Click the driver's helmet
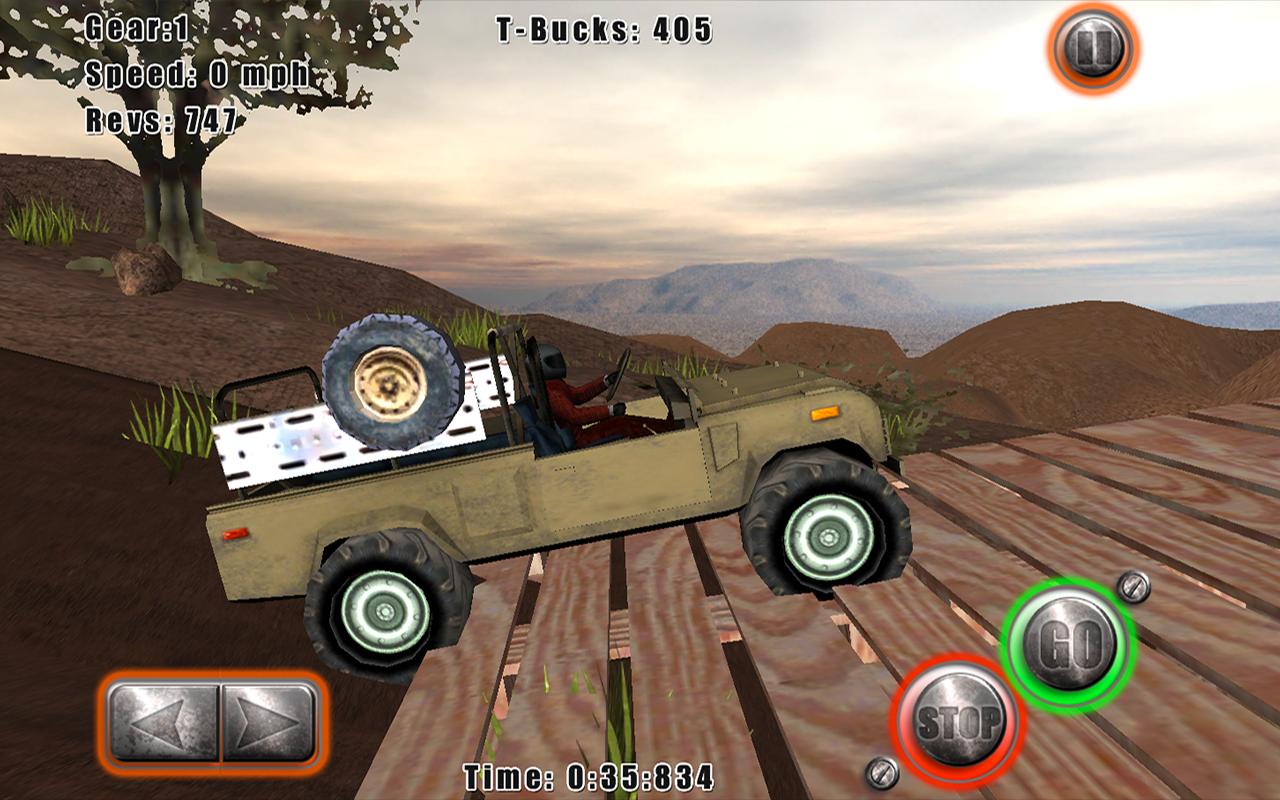Image resolution: width=1280 pixels, height=800 pixels. click(x=551, y=362)
